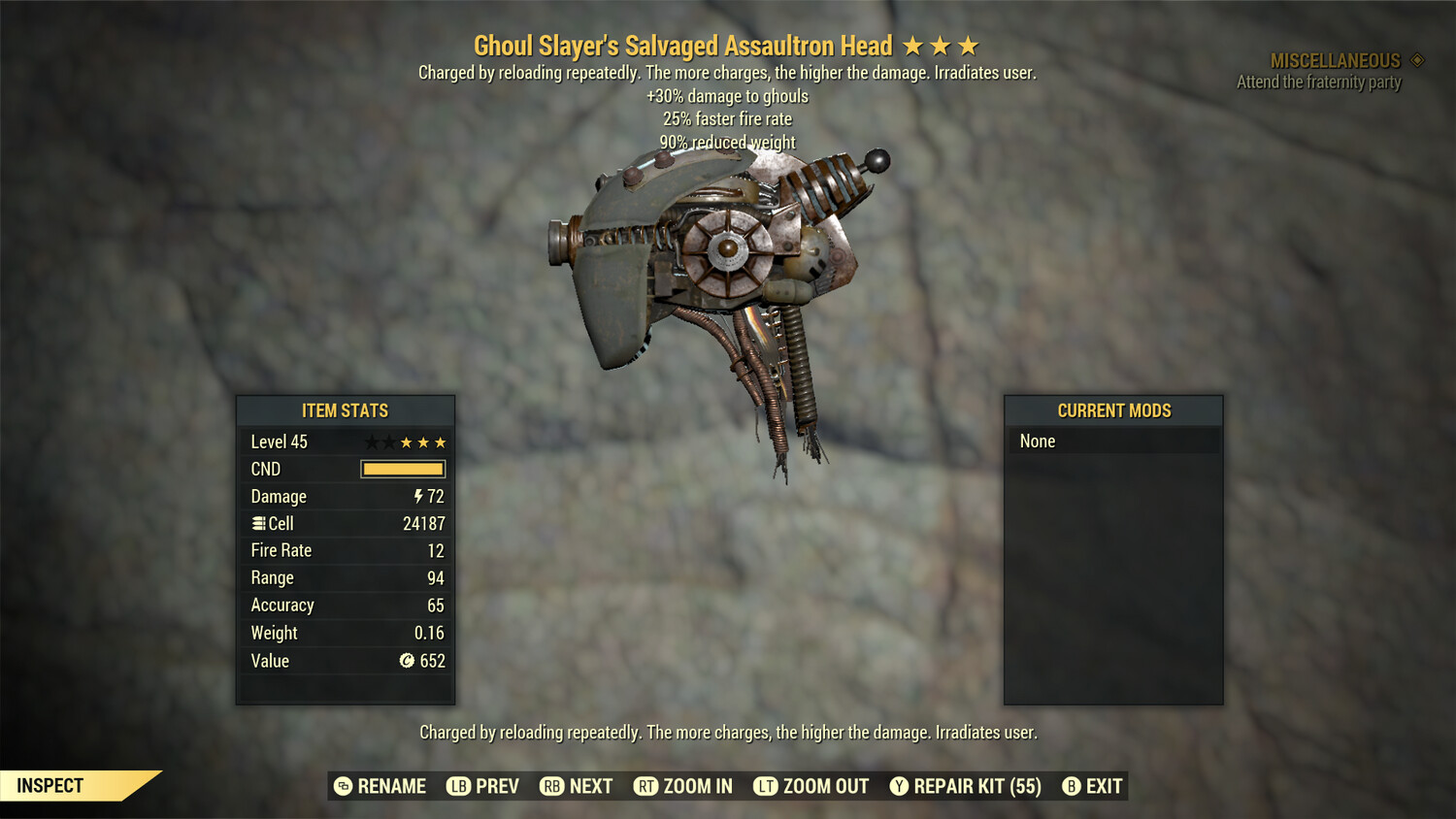Click the RT button prompt for ZOOM IN
The image size is (1456, 819).
(x=644, y=786)
